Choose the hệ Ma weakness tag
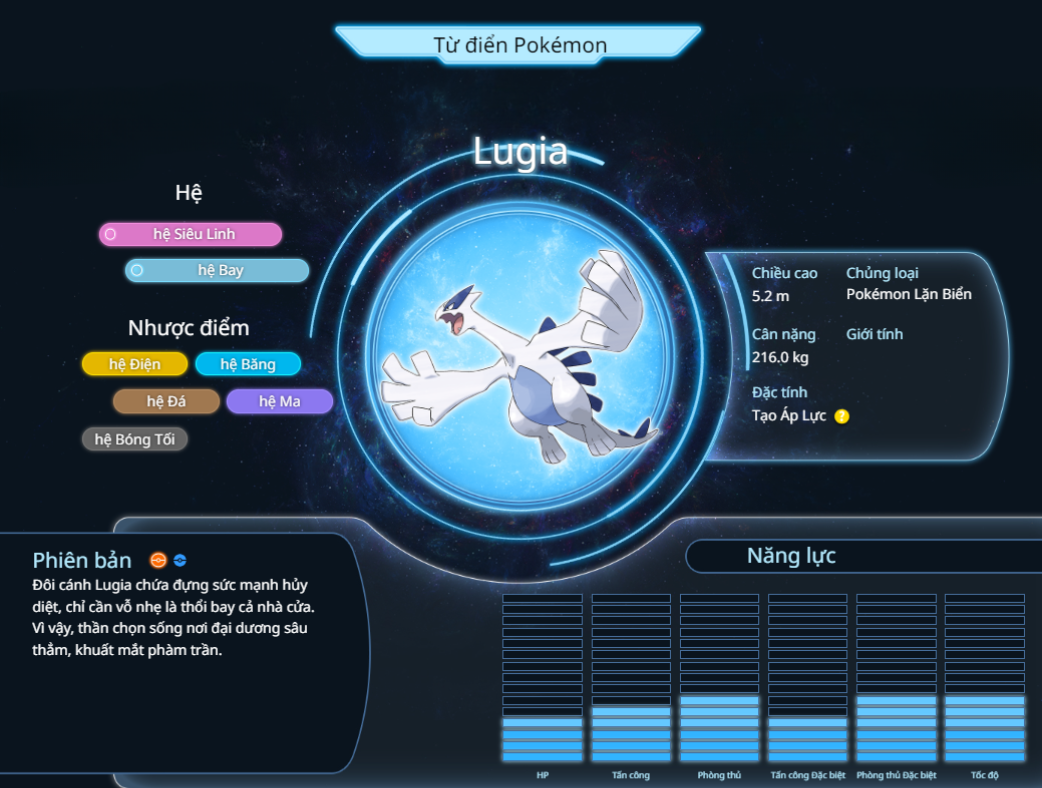 click(279, 401)
